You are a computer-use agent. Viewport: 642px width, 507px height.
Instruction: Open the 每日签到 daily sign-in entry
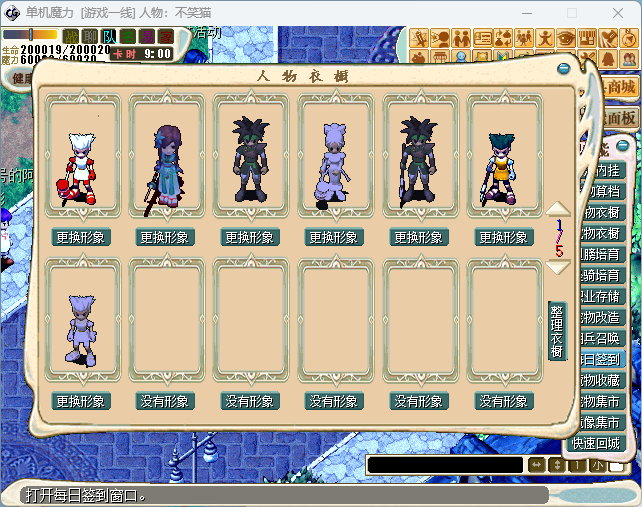point(602,359)
